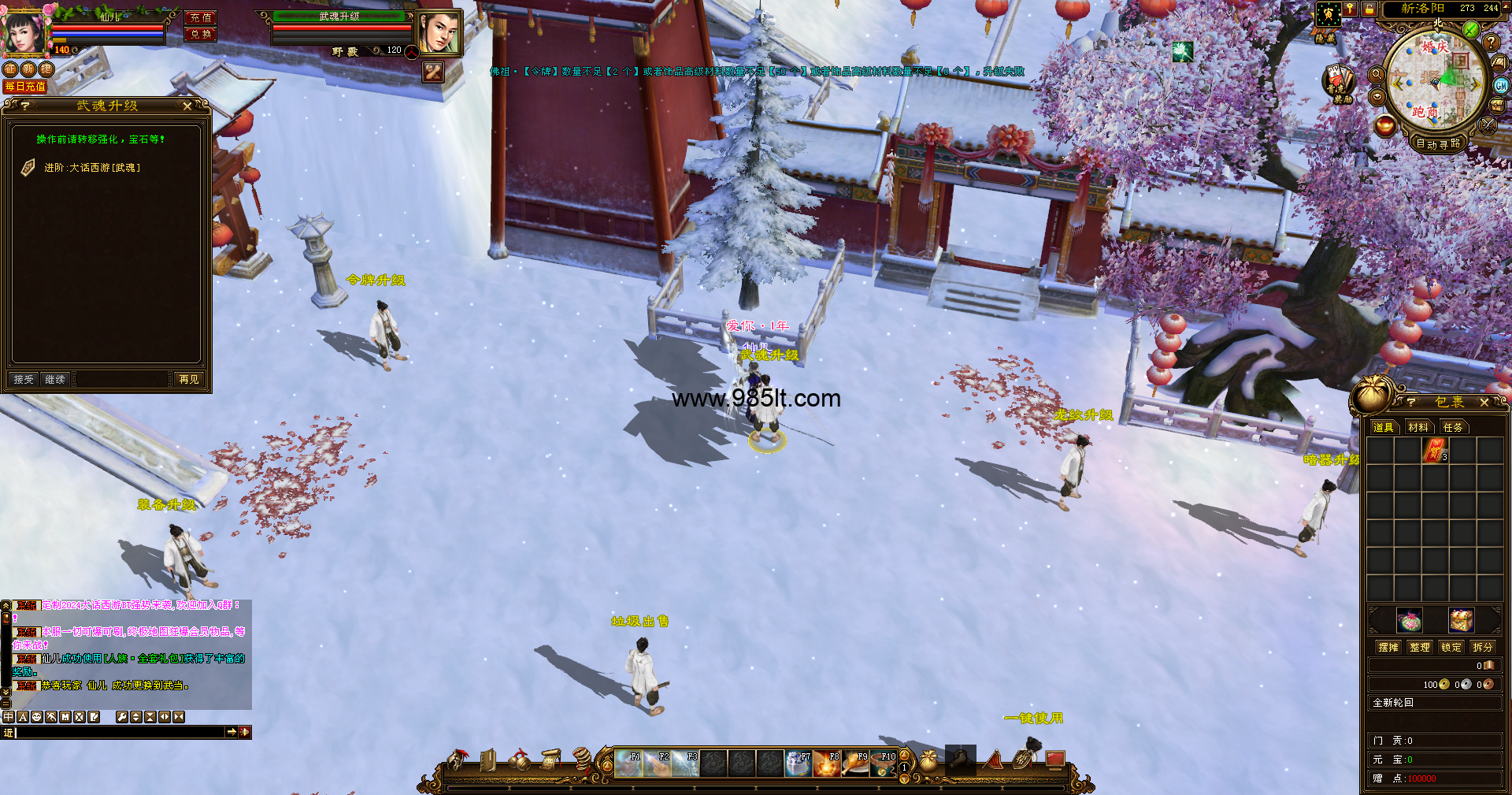Switch to the 材料 materials tab
This screenshot has height=795, width=1512.
coord(1418,427)
